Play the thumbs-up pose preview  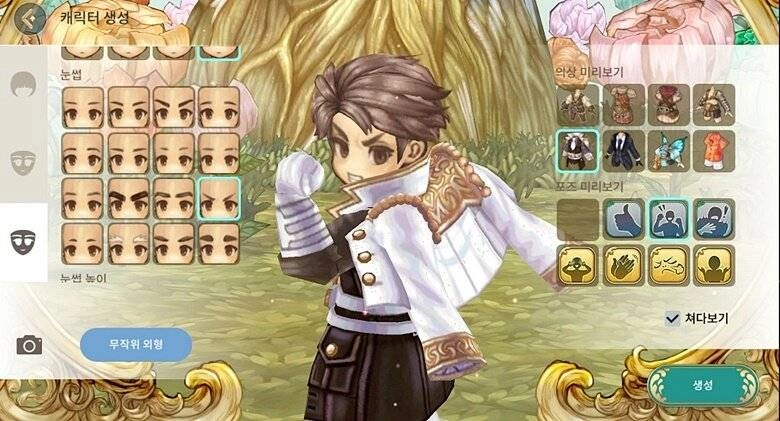pos(624,219)
